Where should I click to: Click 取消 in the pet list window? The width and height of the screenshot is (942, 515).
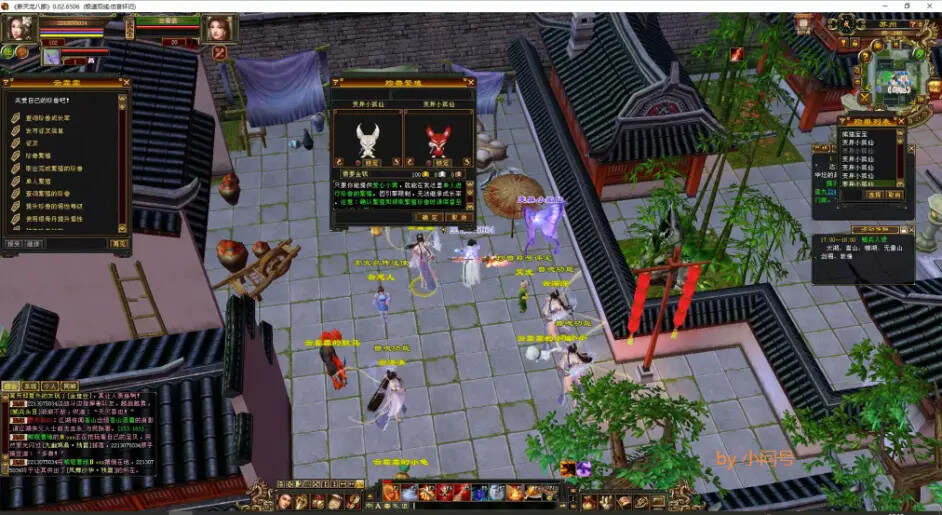click(x=895, y=195)
